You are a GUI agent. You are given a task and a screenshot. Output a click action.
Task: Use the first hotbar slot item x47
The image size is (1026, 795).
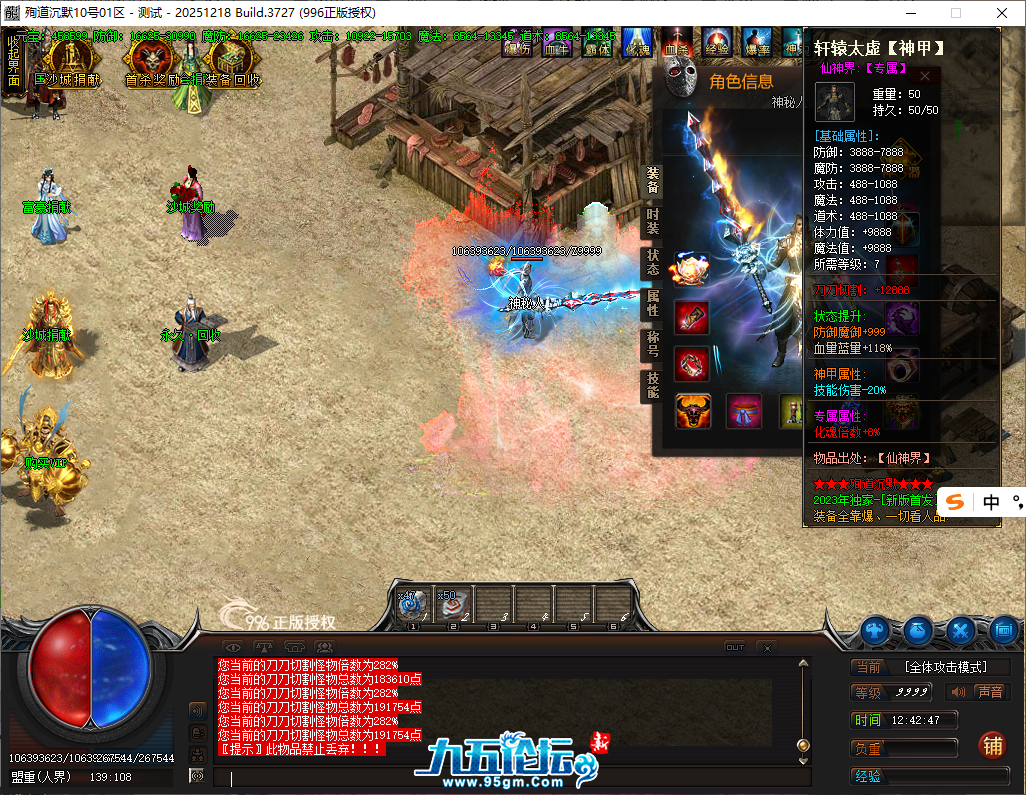413,604
